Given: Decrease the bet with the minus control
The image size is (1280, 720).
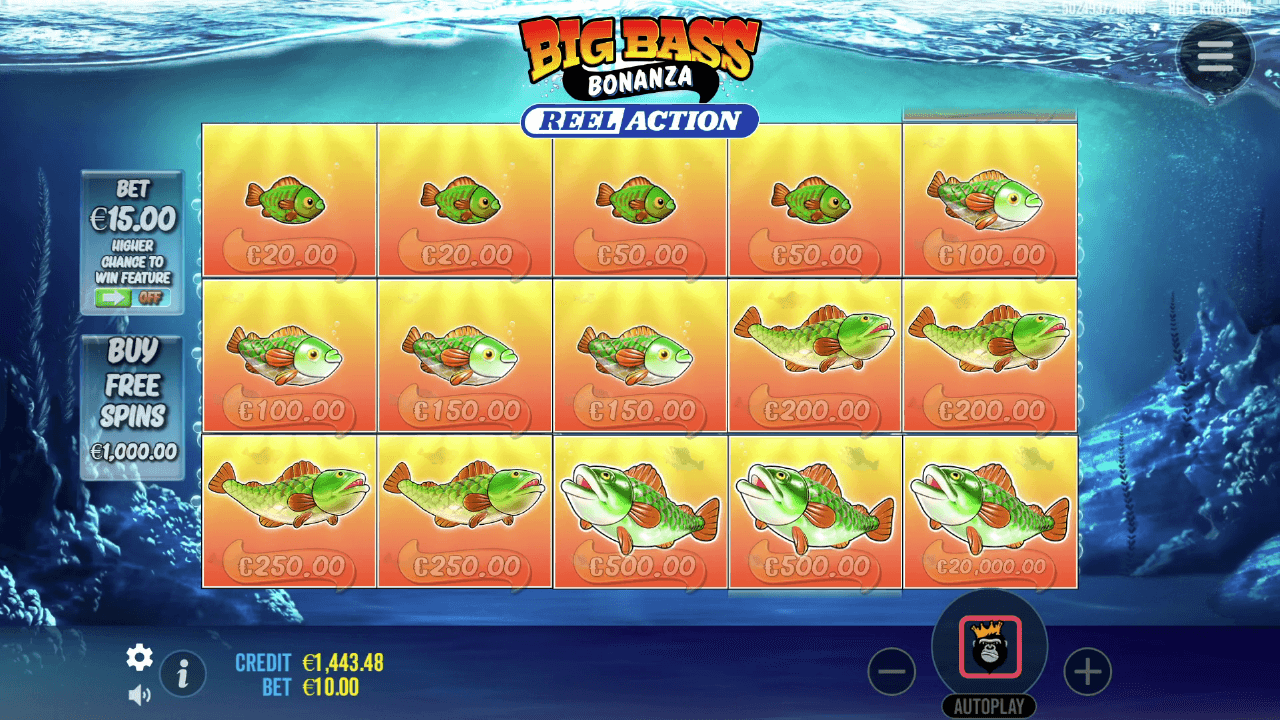Looking at the screenshot, I should (893, 671).
